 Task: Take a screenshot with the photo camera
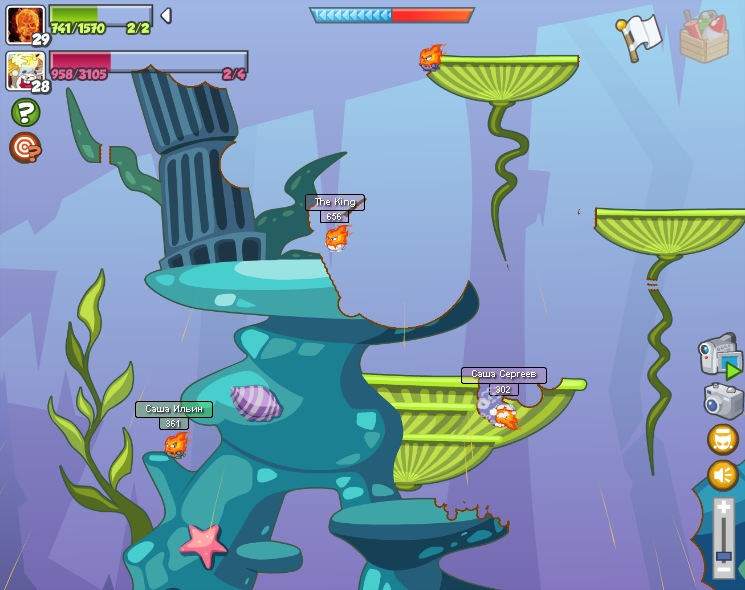pyautogui.click(x=722, y=401)
